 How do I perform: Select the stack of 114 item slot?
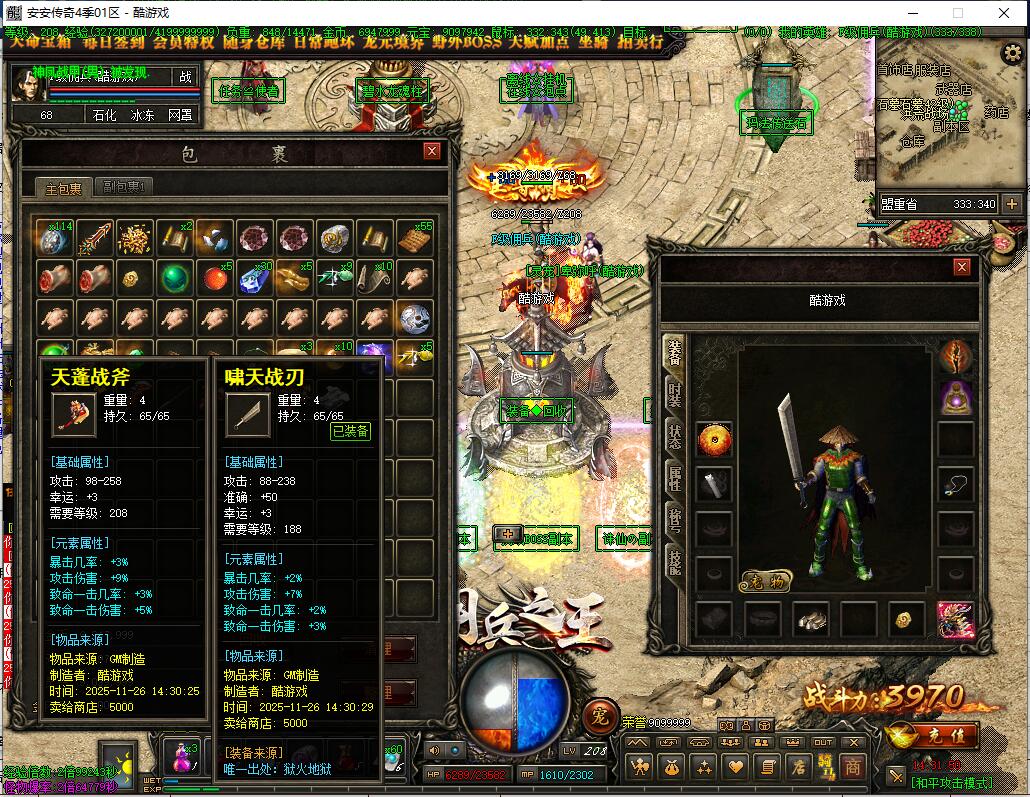click(54, 238)
